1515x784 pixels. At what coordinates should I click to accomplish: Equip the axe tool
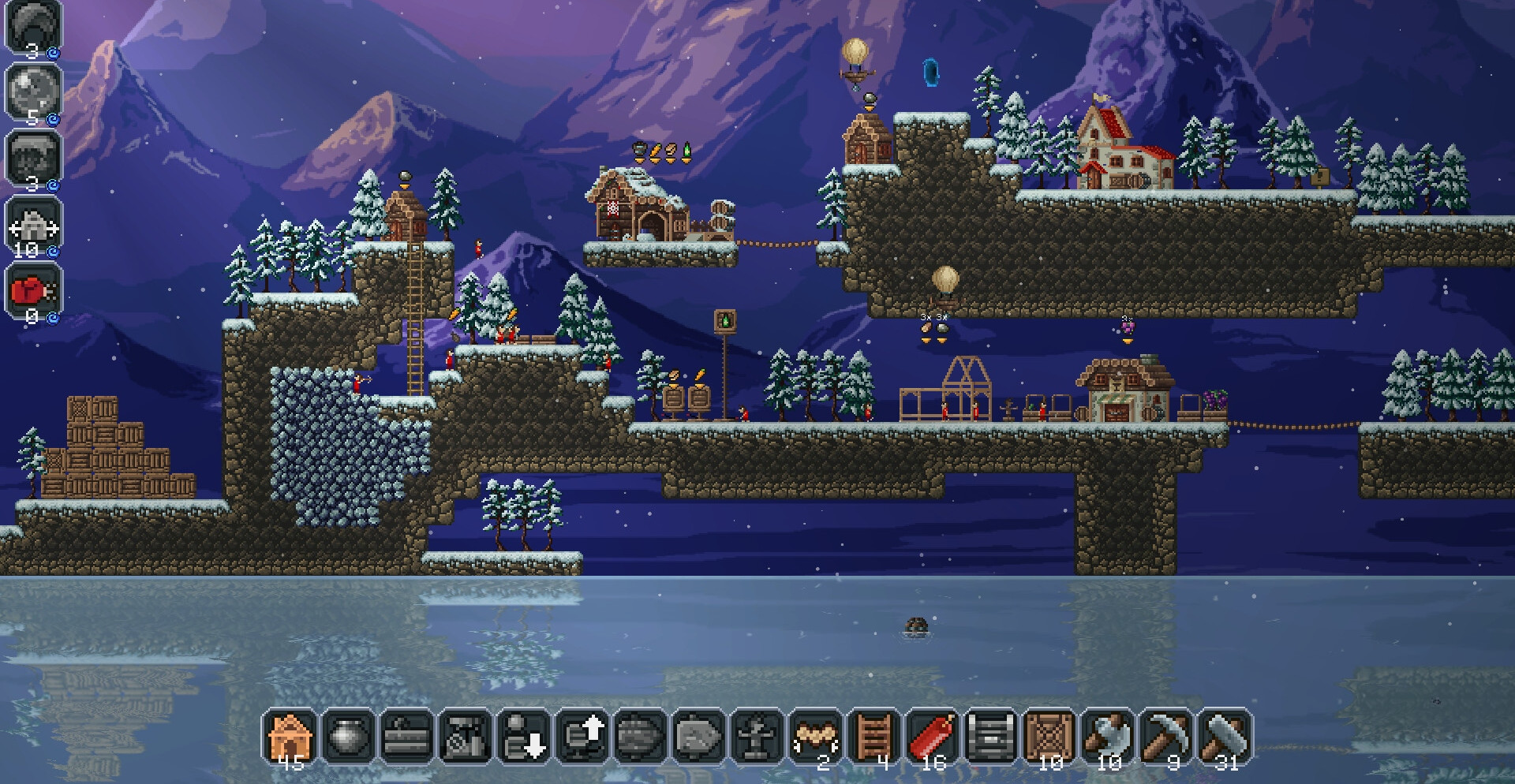tap(1107, 737)
